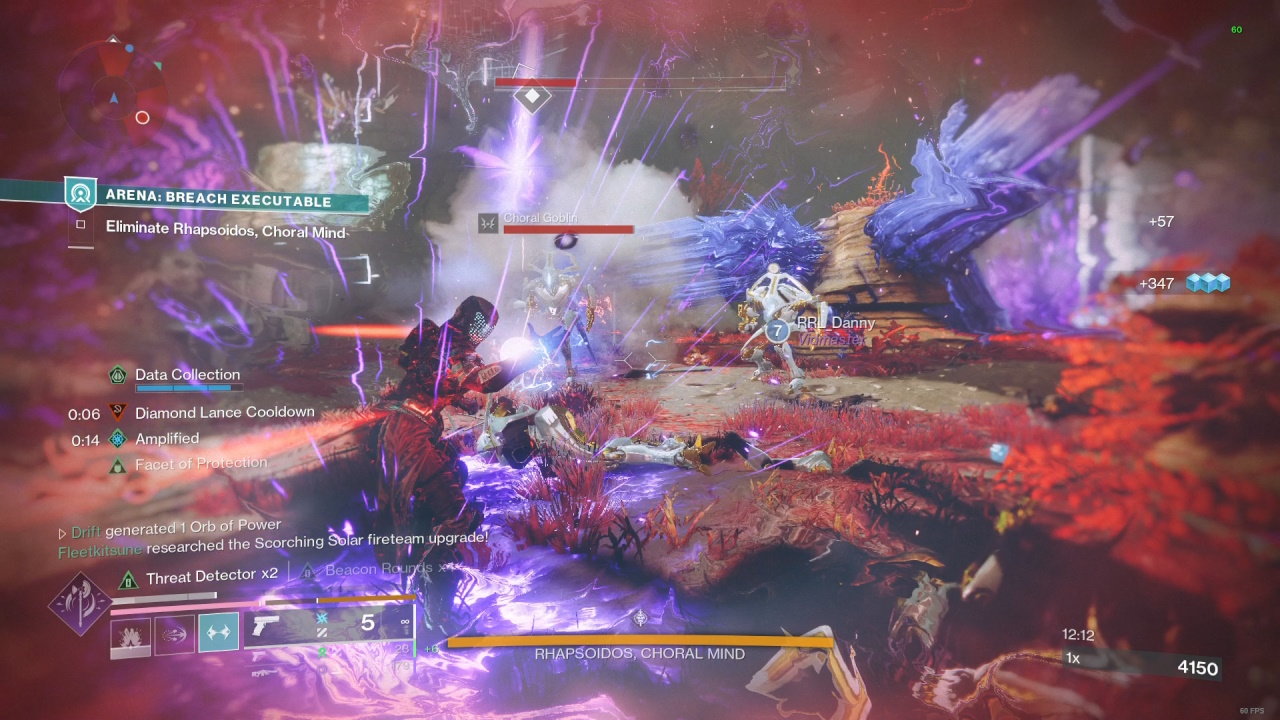This screenshot has width=1280, height=720.
Task: Click the Rhapsoidos, Choral Mind boss name
Action: [639, 654]
